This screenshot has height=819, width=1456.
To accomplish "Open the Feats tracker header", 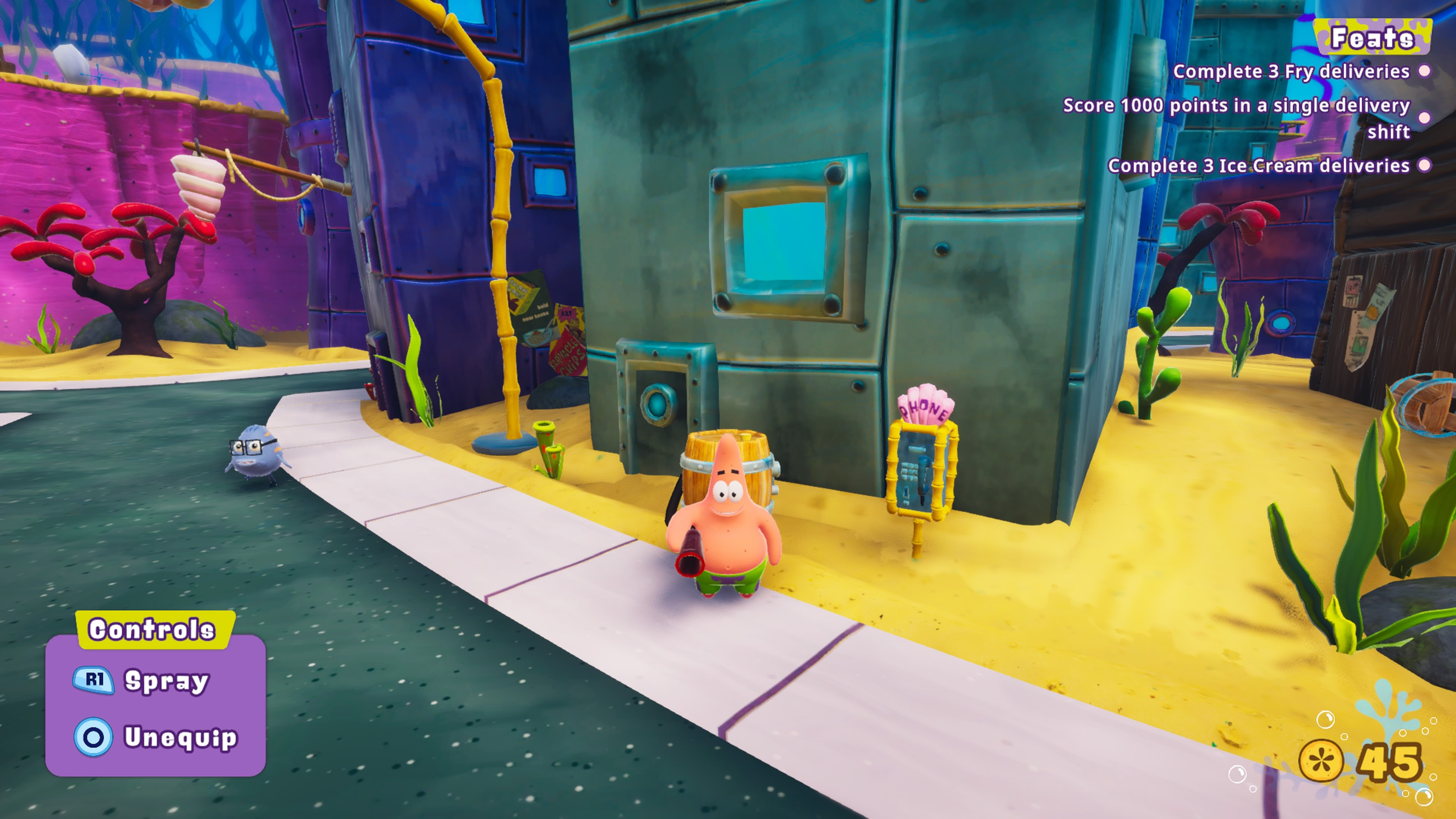I will pyautogui.click(x=1372, y=38).
